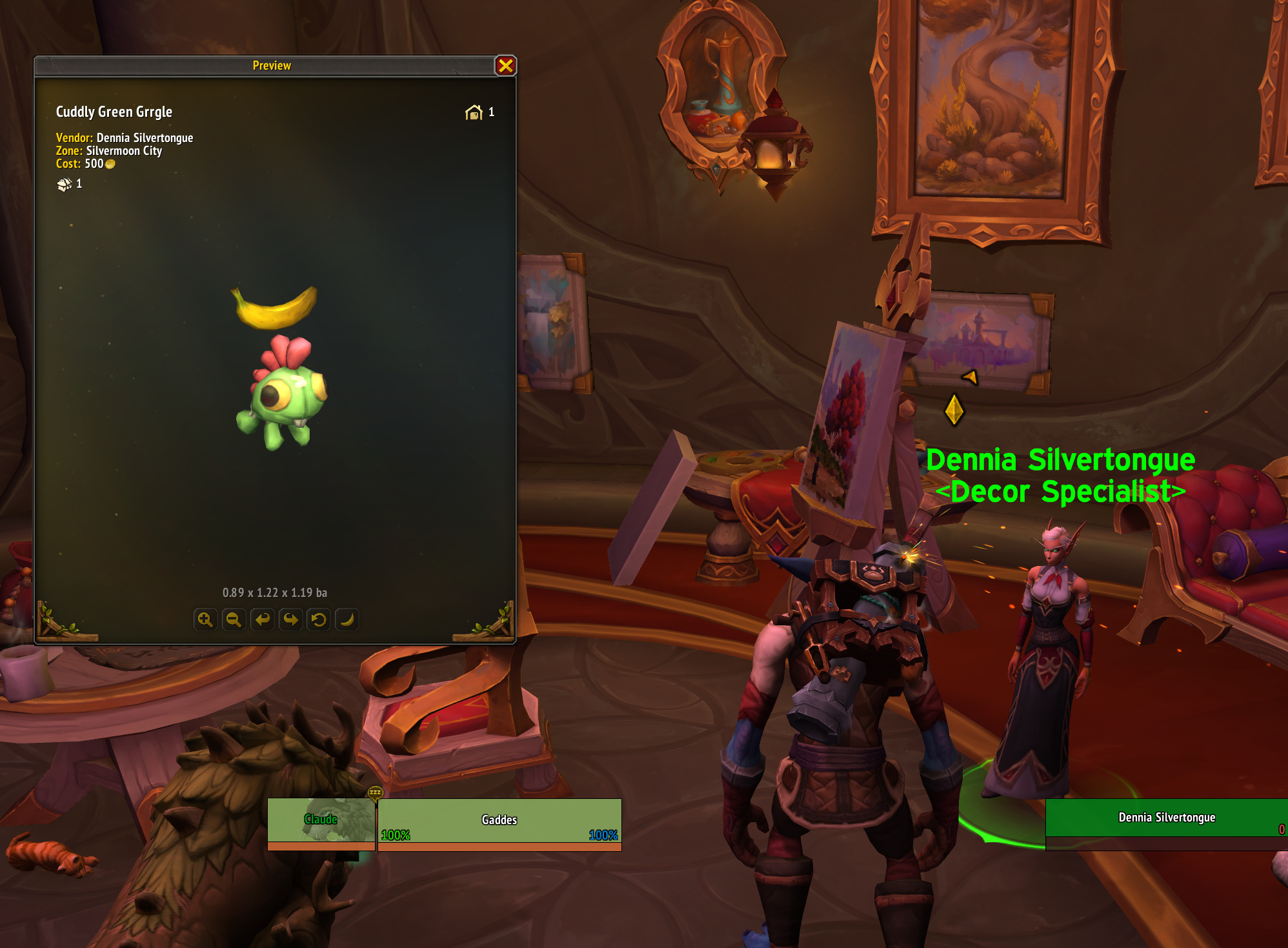The width and height of the screenshot is (1288, 948).
Task: Click the house icon in the preview header
Action: click(x=474, y=113)
